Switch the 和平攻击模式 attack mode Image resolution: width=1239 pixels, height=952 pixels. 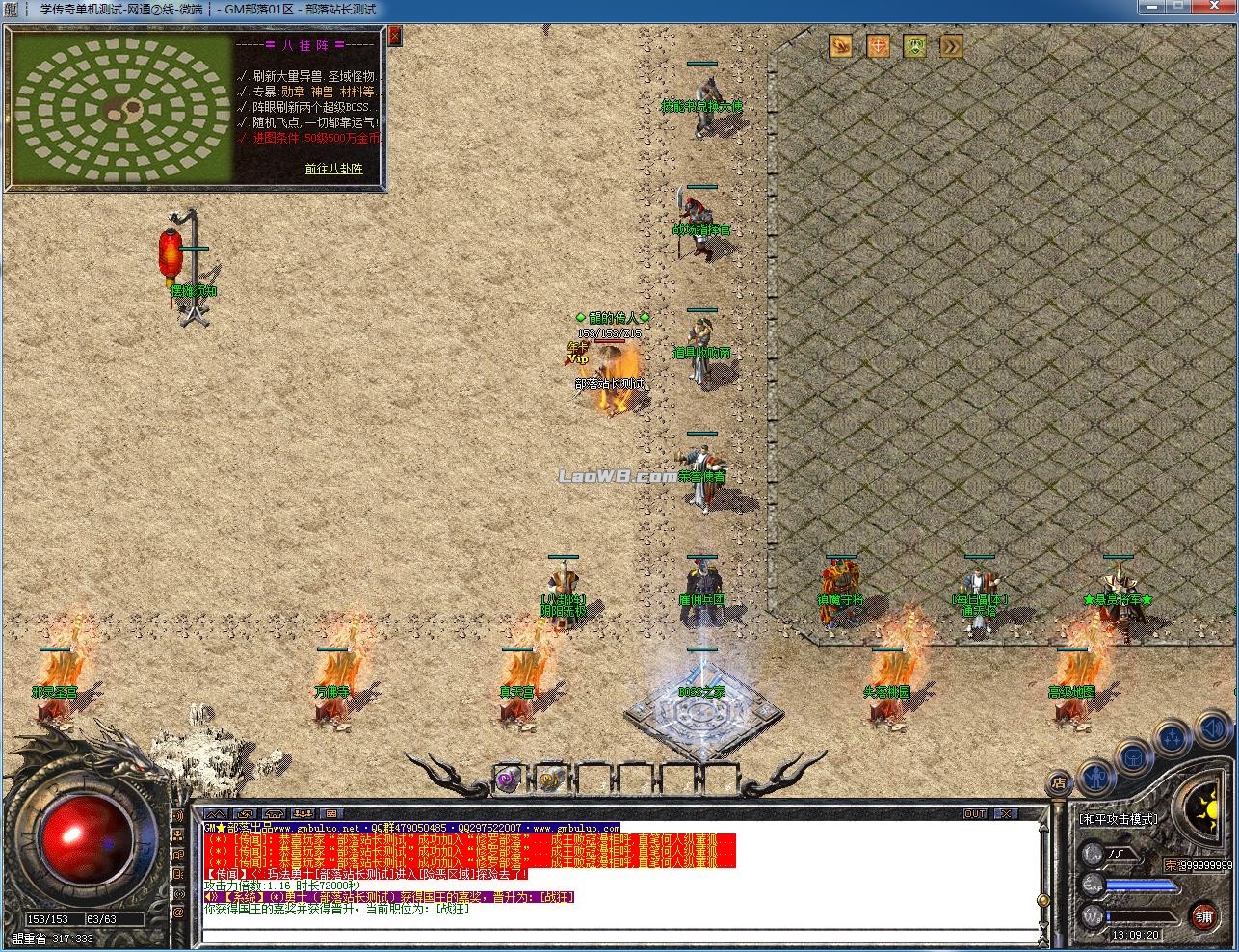coord(1119,819)
